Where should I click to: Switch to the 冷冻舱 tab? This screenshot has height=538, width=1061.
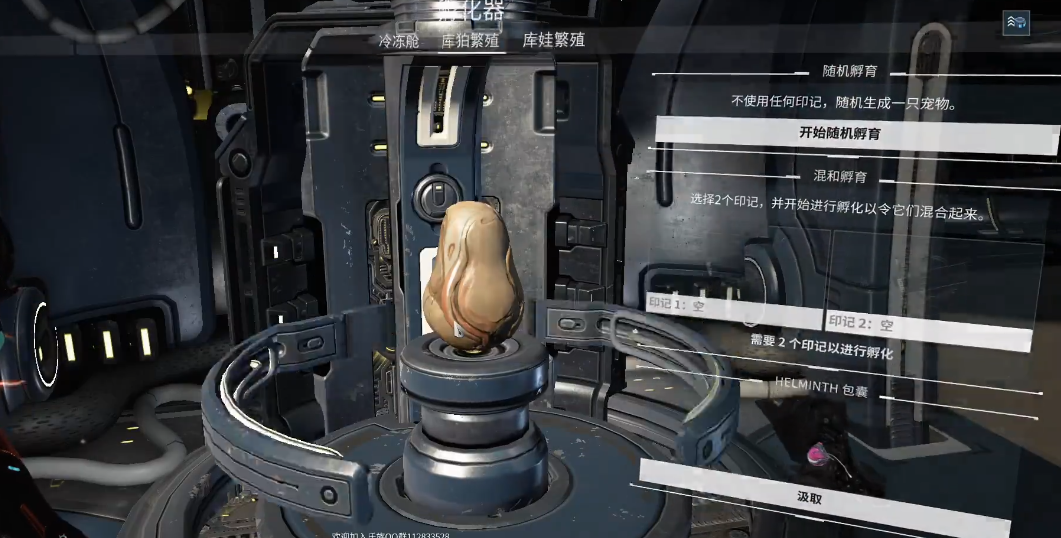tap(398, 41)
